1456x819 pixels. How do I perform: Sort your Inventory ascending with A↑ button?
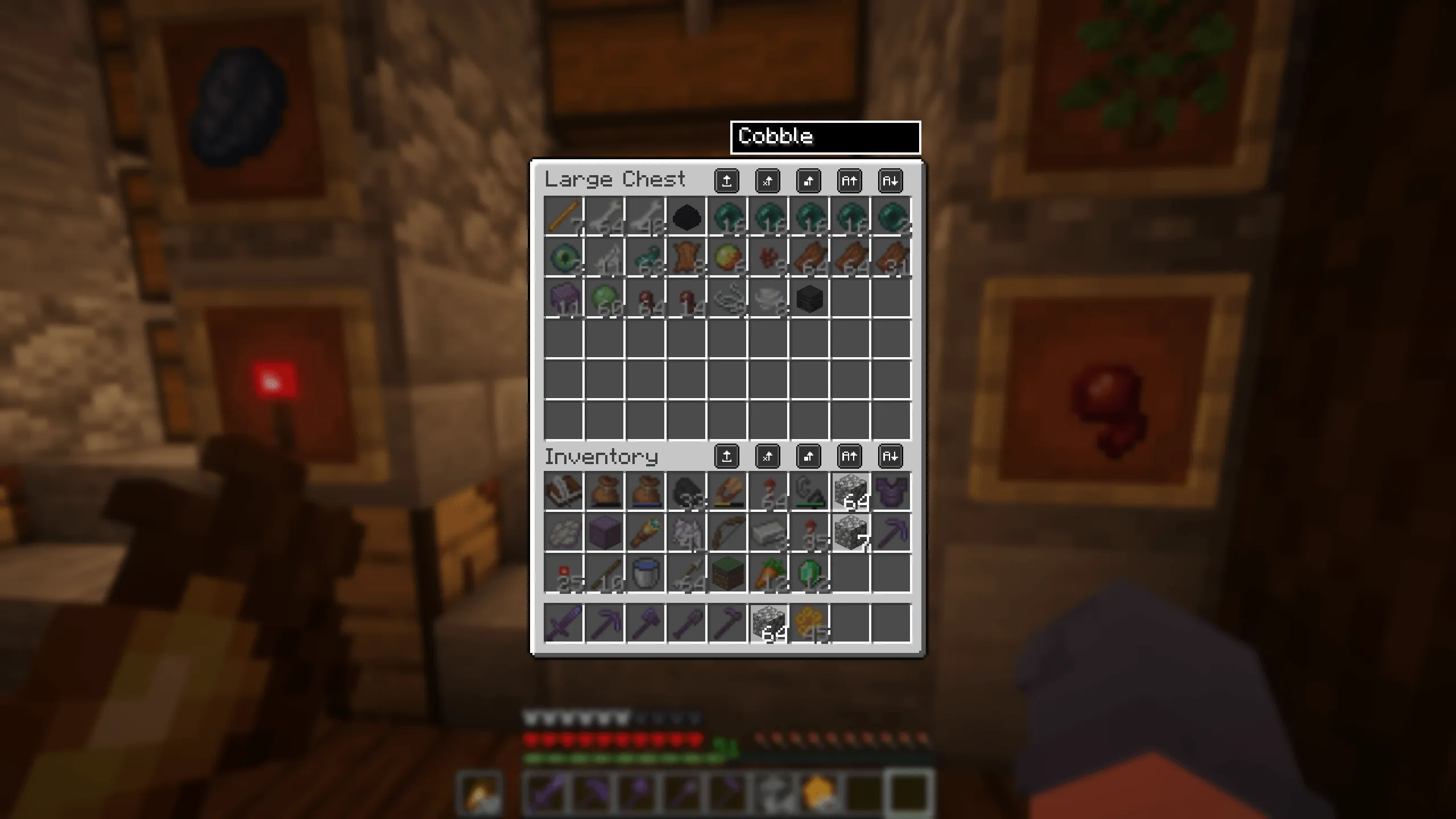click(x=850, y=456)
